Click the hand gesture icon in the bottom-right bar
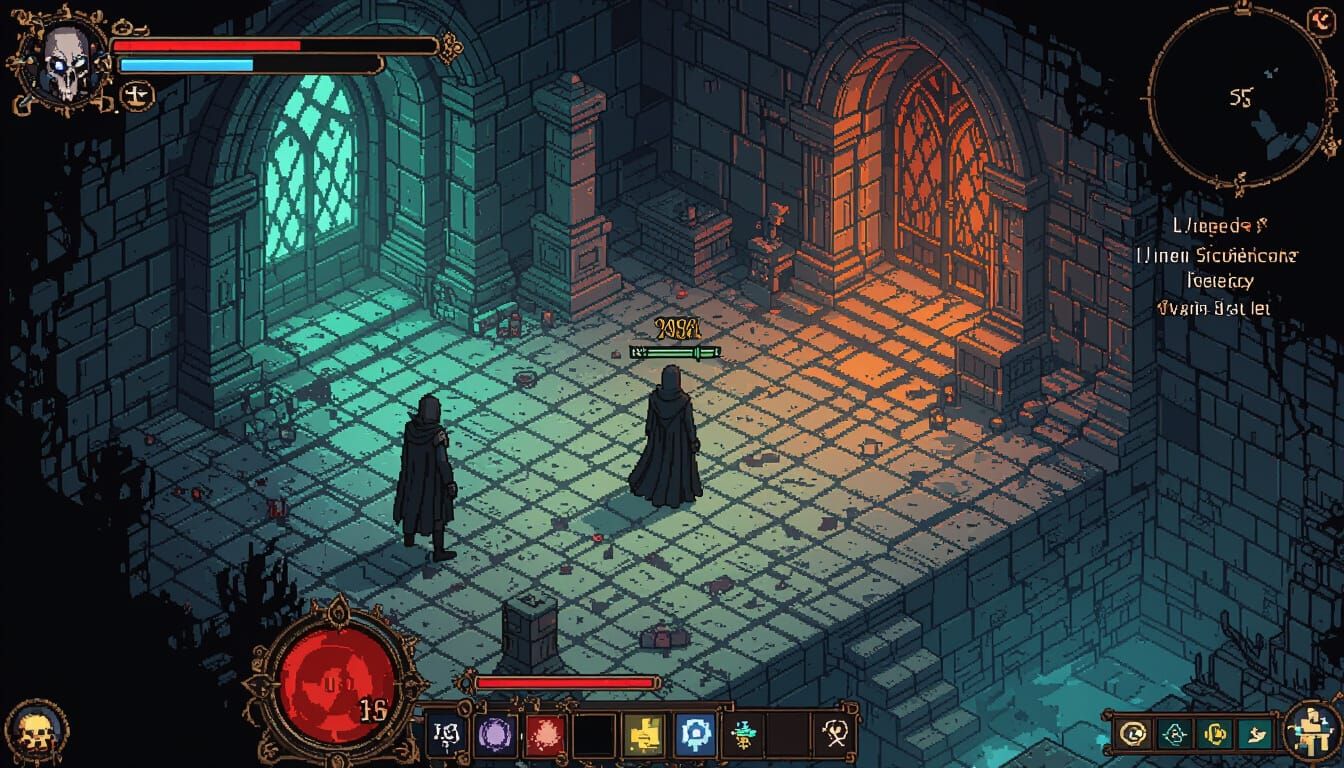Viewport: 1344px width, 768px height. pos(1256,733)
